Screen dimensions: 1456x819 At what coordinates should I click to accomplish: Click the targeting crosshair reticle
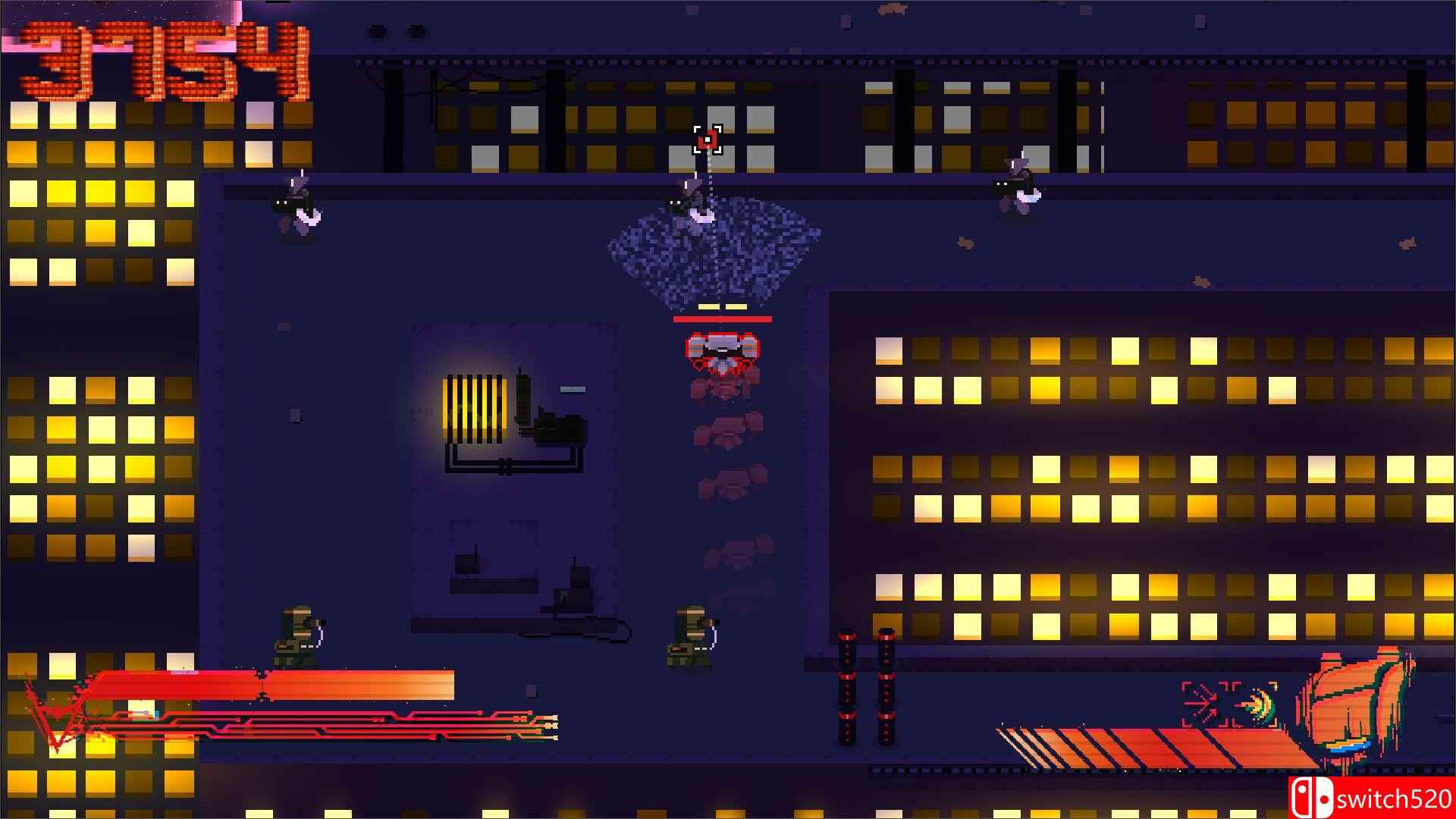pos(708,140)
